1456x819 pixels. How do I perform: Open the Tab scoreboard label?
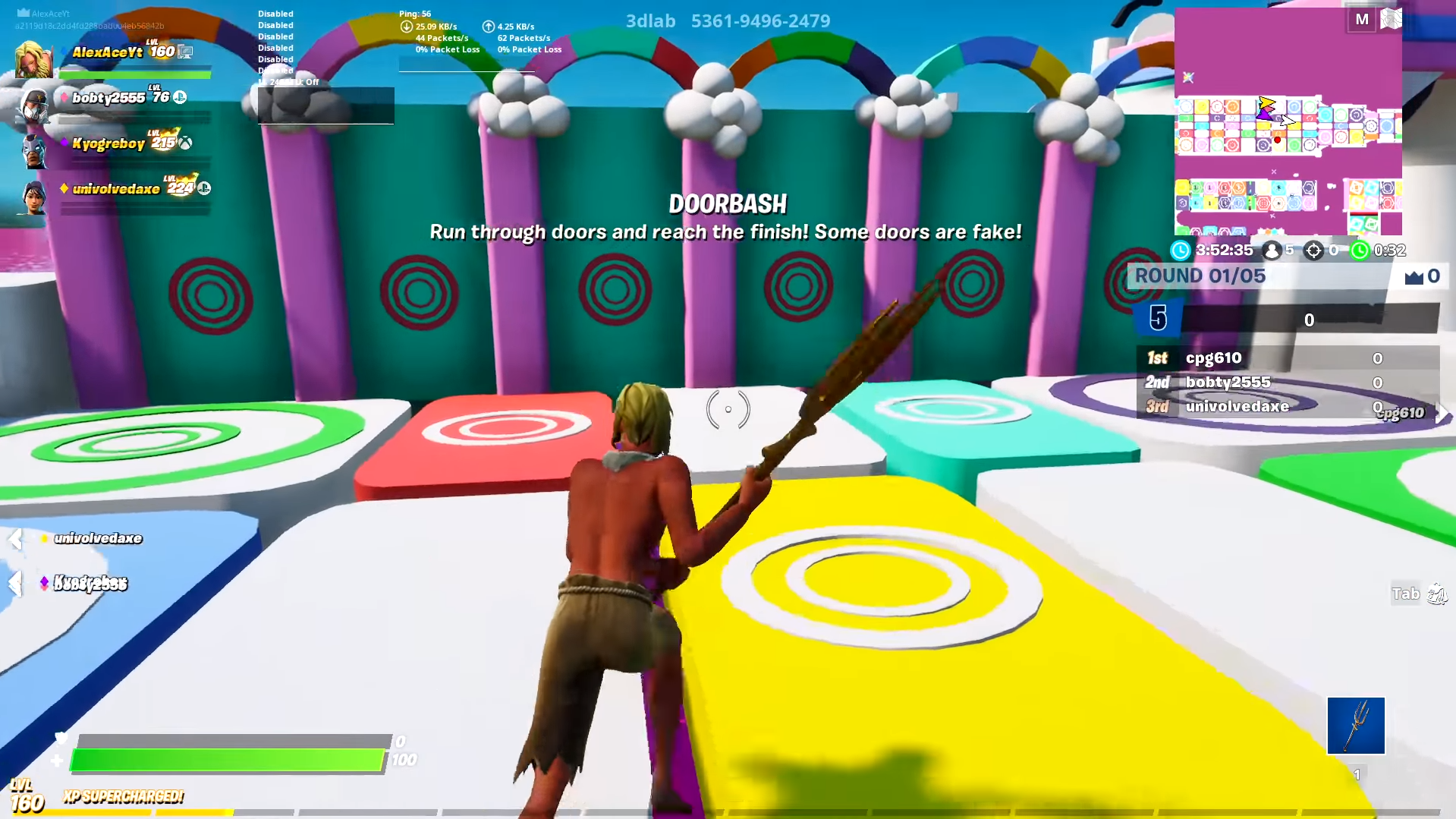click(x=1405, y=594)
